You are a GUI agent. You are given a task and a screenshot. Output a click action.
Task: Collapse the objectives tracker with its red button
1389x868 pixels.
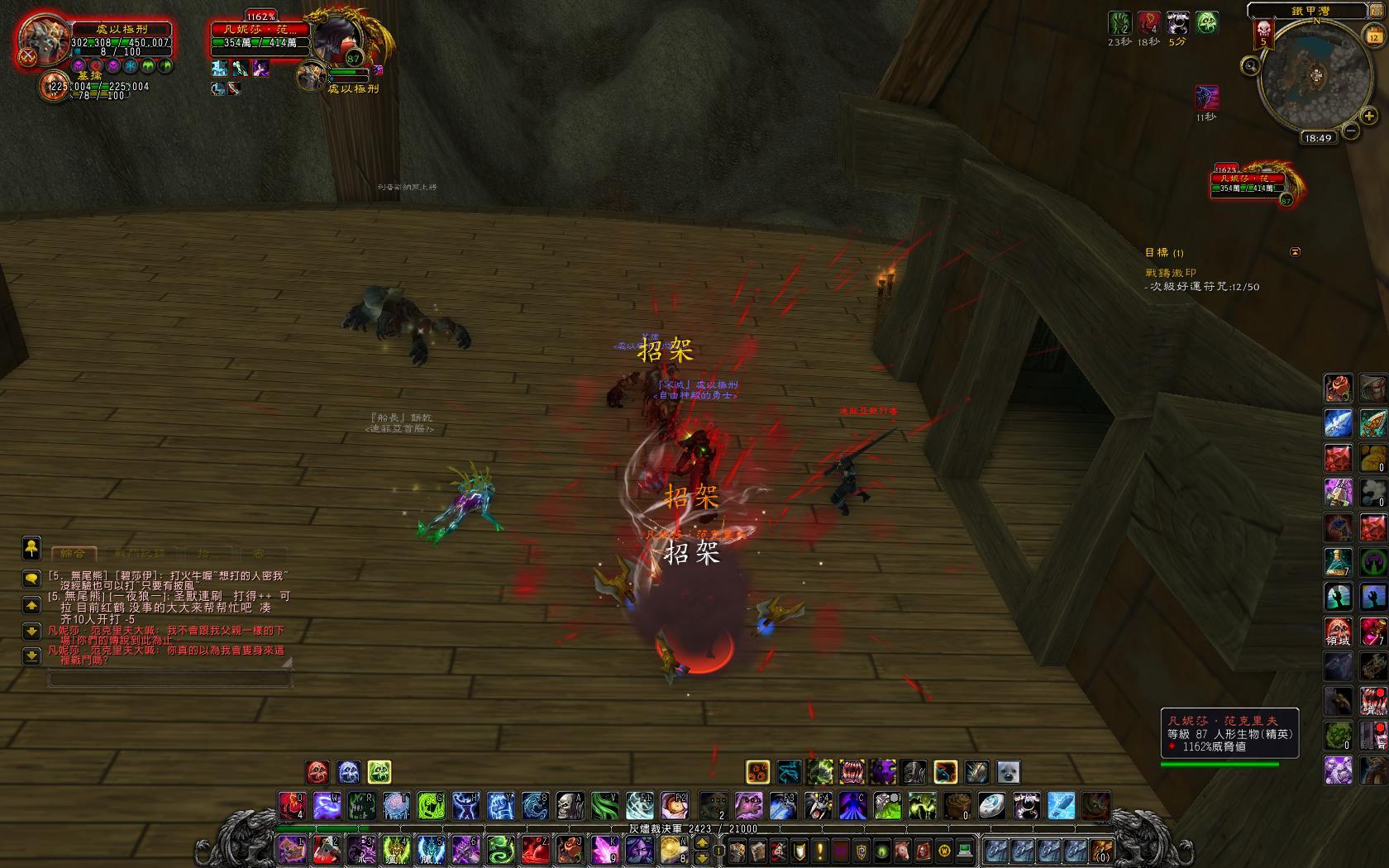tap(1295, 252)
